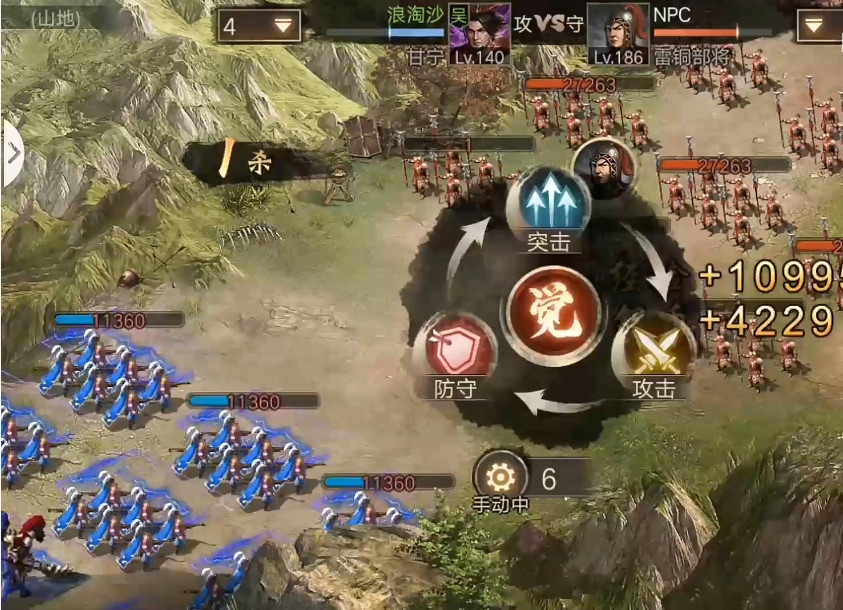This screenshot has width=843, height=610.
Task: Toggle the 手动中 manual control gear
Action: (500, 479)
